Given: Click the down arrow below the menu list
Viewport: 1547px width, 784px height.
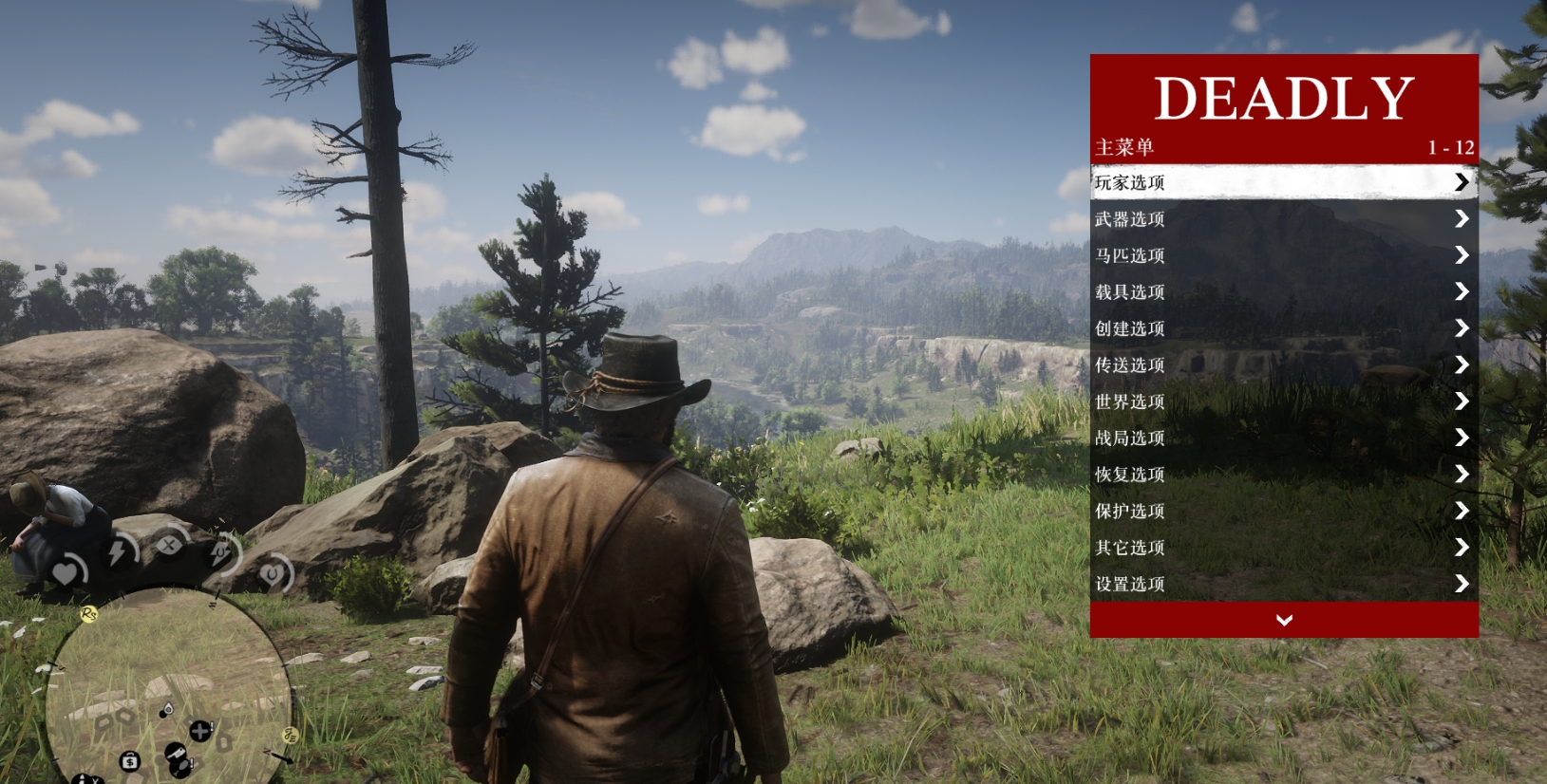Looking at the screenshot, I should (1284, 620).
